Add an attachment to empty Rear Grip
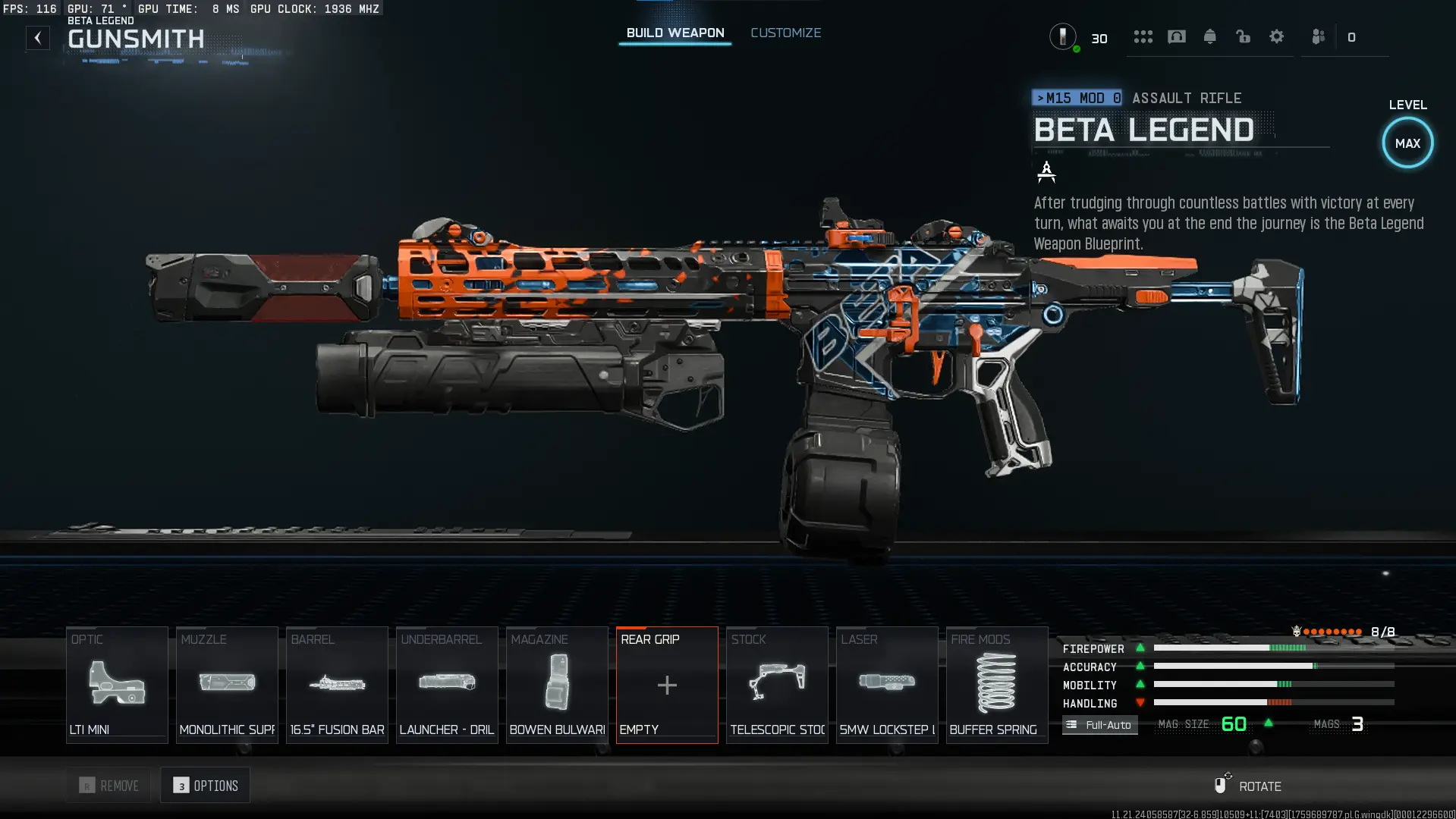This screenshot has height=819, width=1456. pyautogui.click(x=667, y=685)
